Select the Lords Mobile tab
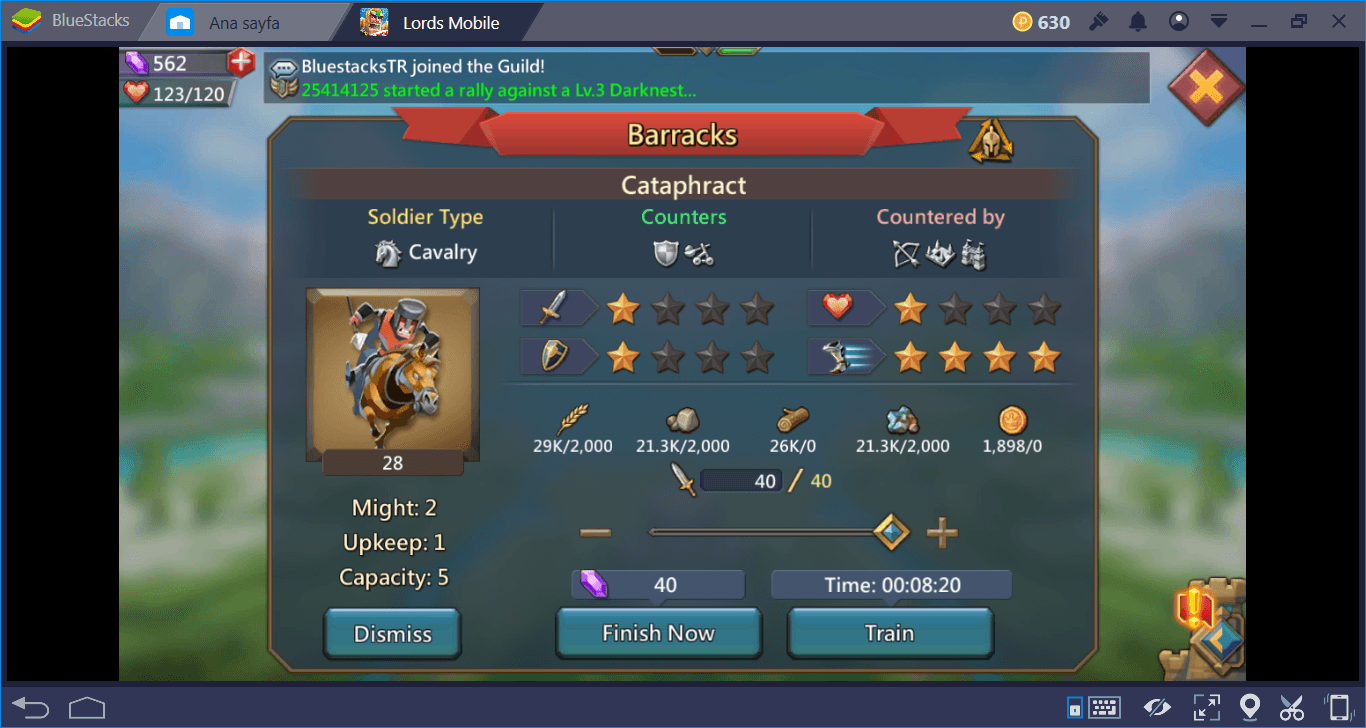The height and width of the screenshot is (728, 1366). pyautogui.click(x=449, y=21)
